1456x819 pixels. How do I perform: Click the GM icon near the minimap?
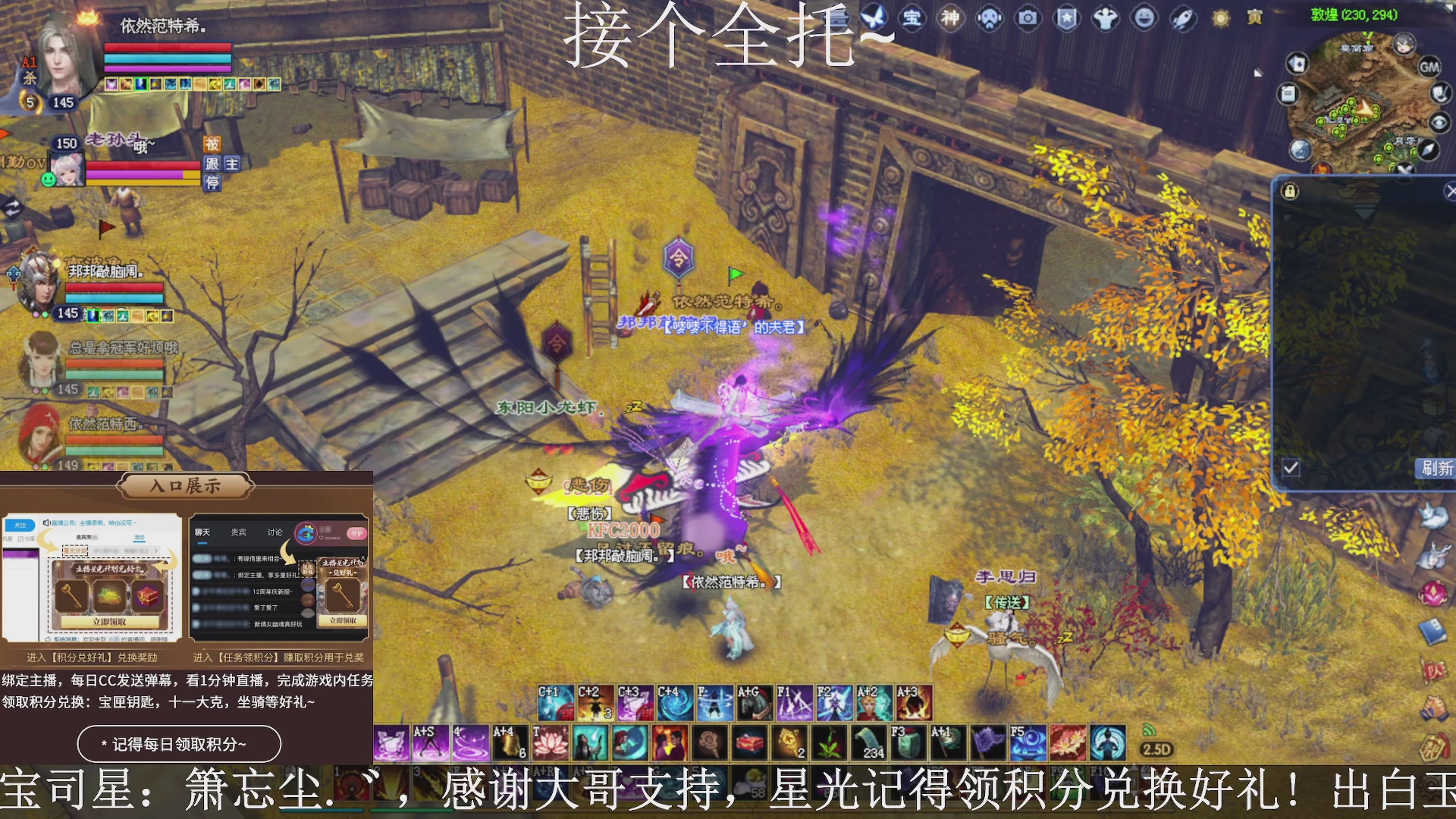tap(1429, 67)
